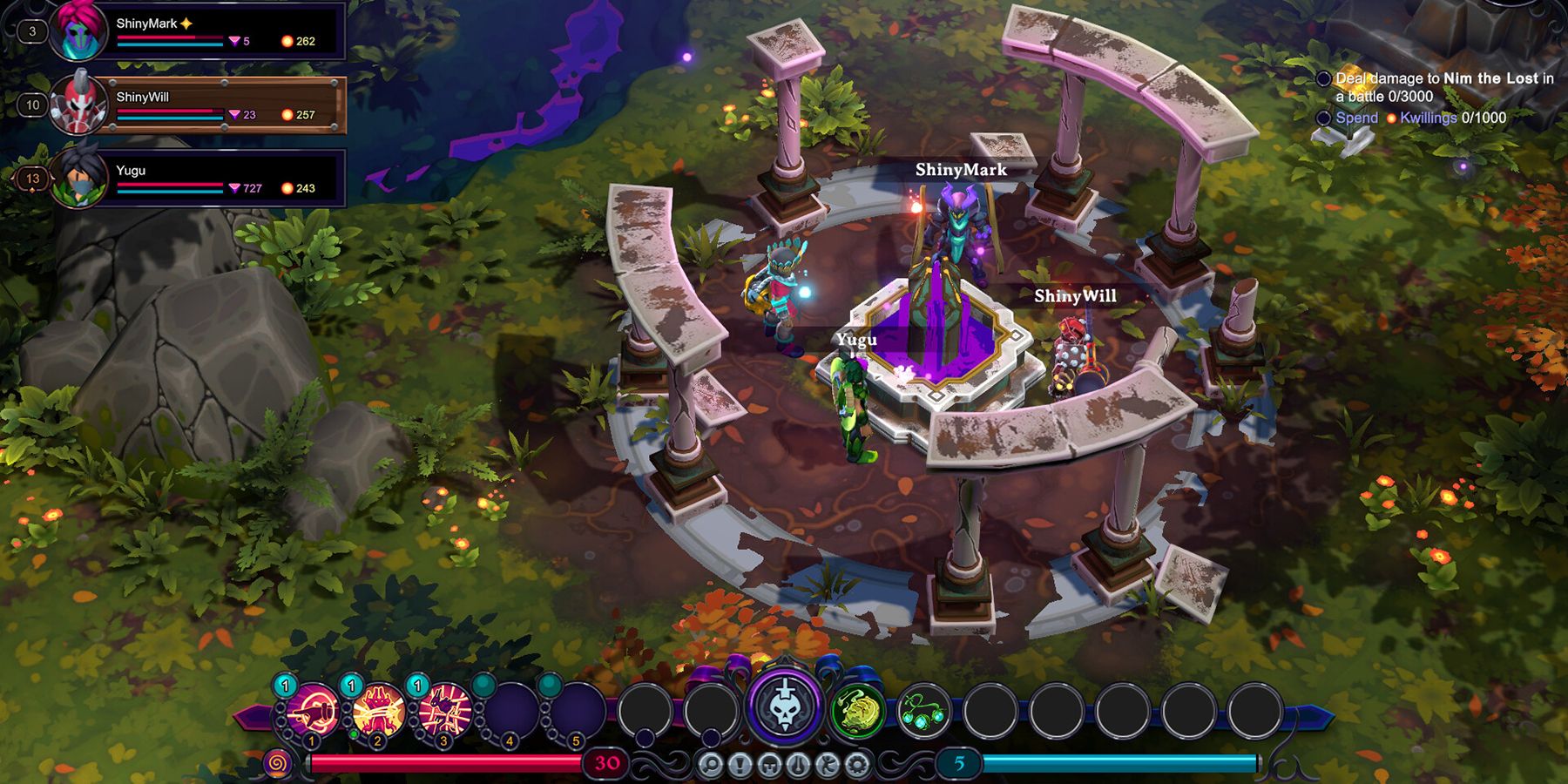This screenshot has height=784, width=1568.
Task: Click the central skull emblem
Action: pyautogui.click(x=784, y=706)
